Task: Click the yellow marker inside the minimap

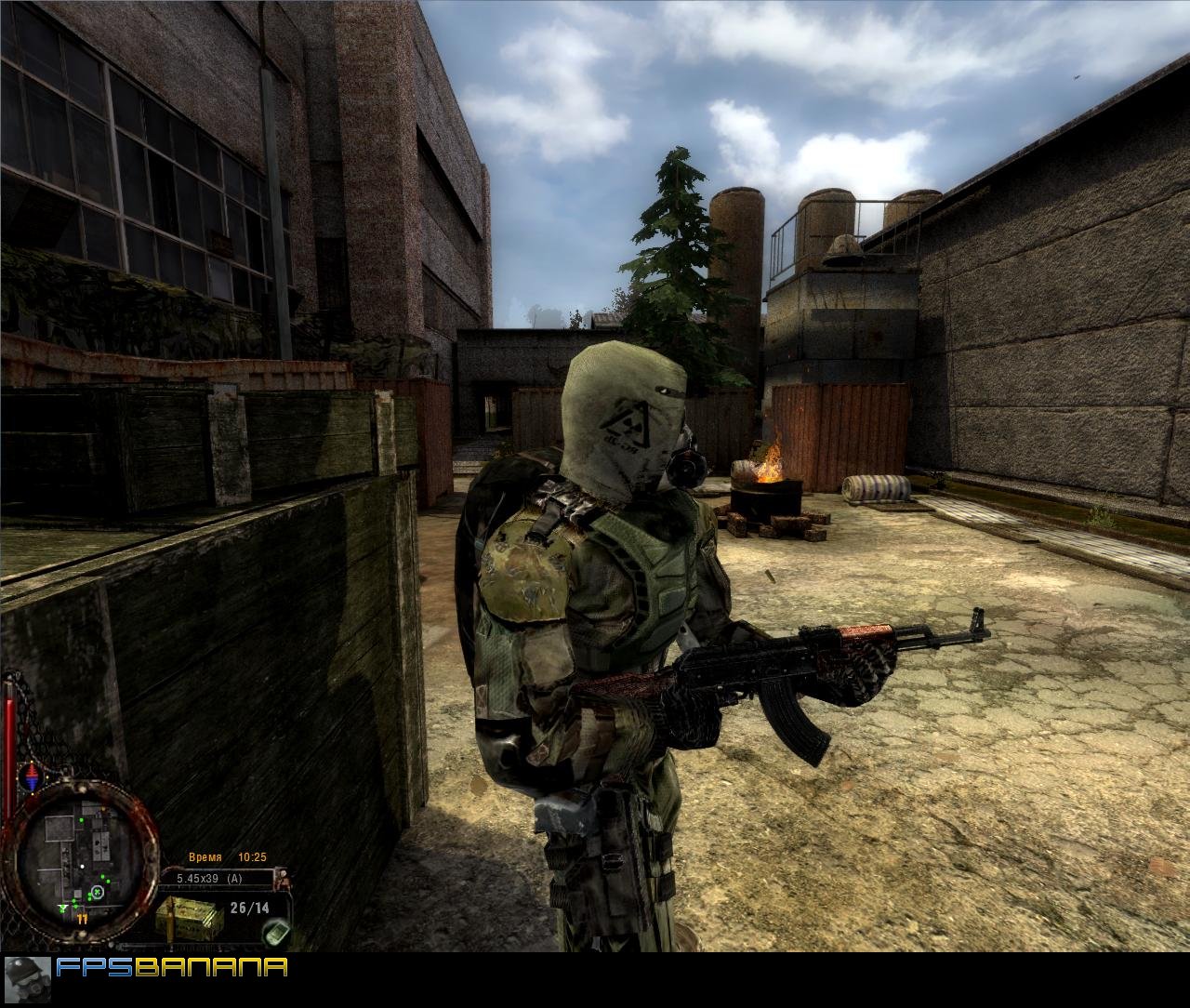Action: coord(102,809)
